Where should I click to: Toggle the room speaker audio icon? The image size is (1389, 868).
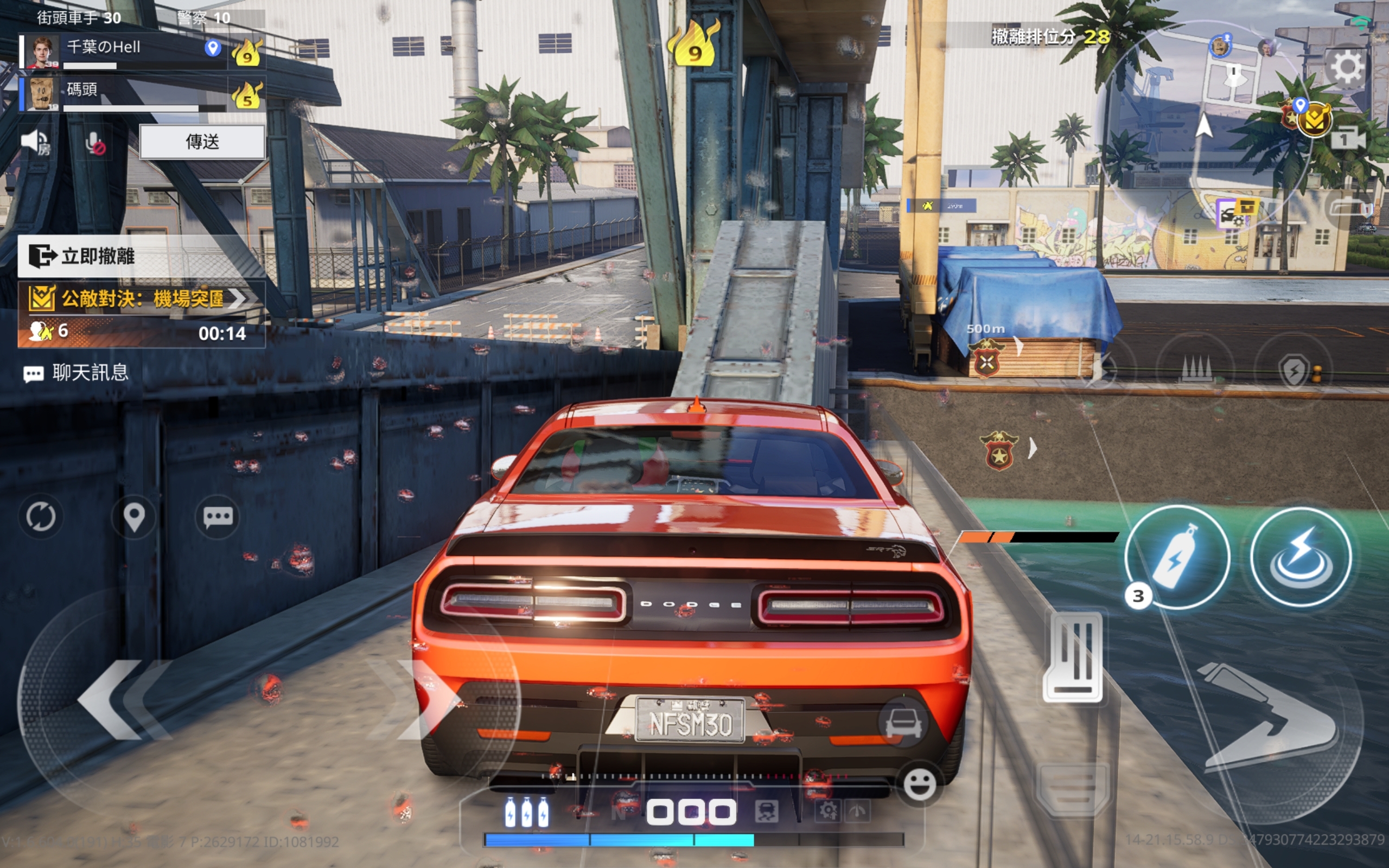coord(36,142)
